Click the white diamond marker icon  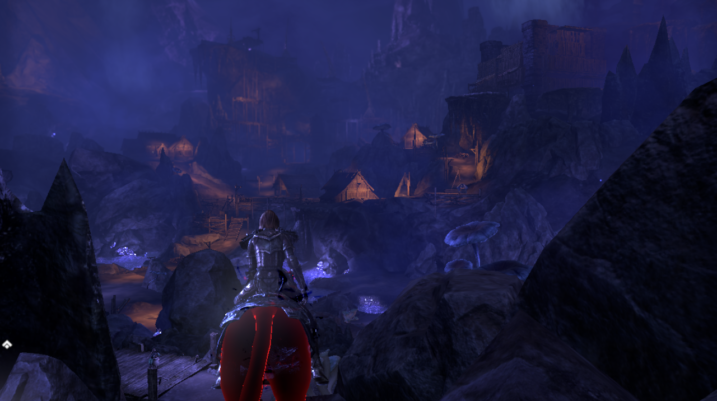pyautogui.click(x=6, y=344)
